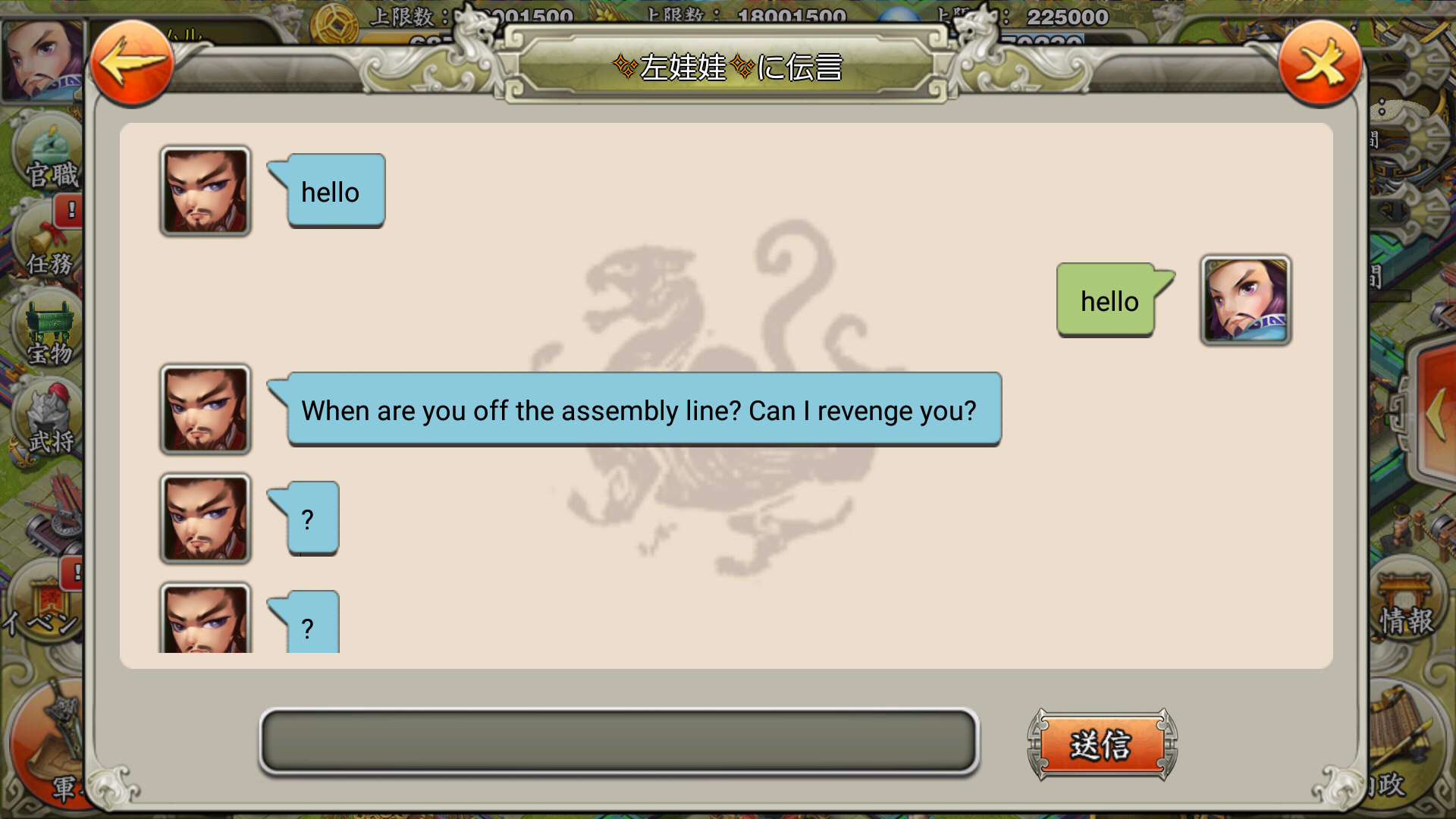Select the green hello reply bubble
1456x819 pixels.
[1107, 300]
